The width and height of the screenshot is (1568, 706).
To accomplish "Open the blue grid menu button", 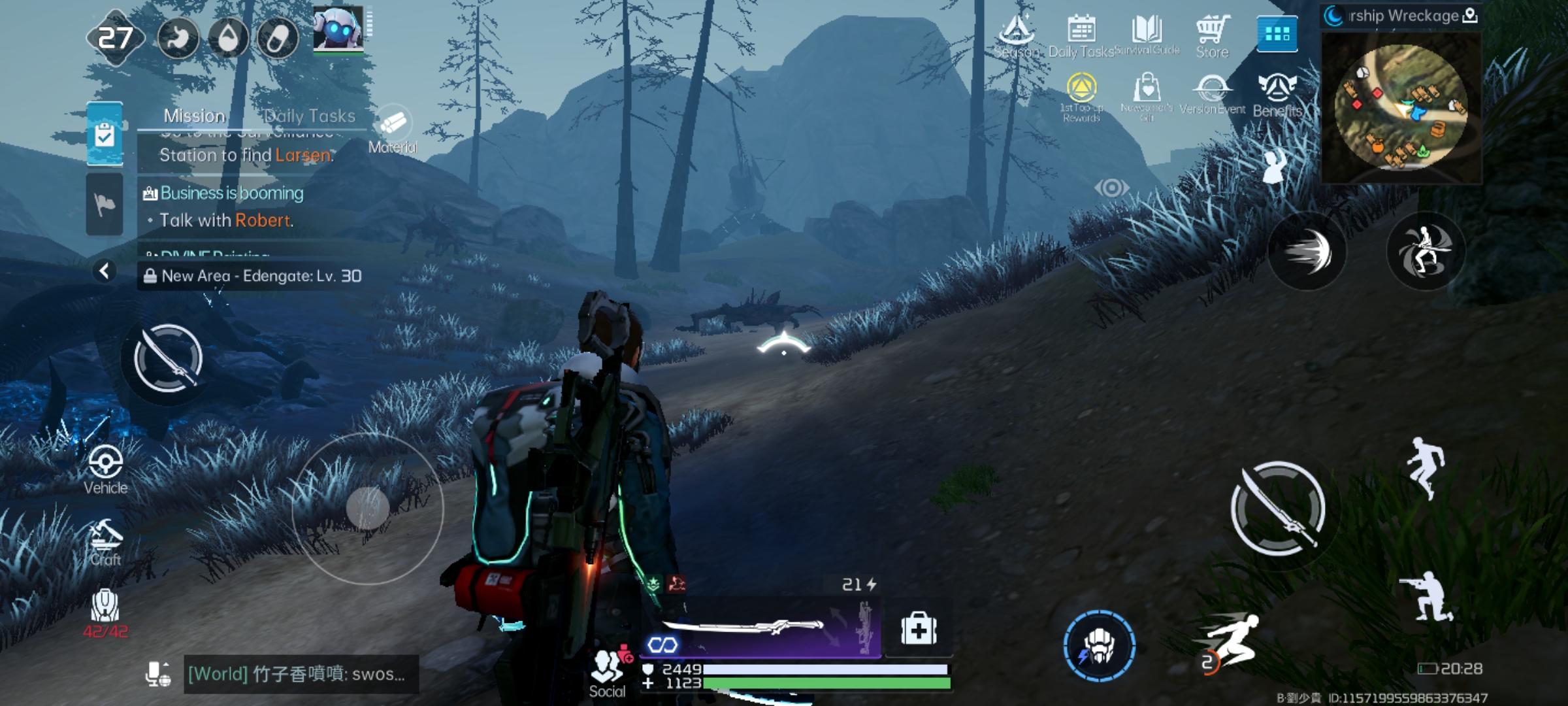I will click(1277, 33).
